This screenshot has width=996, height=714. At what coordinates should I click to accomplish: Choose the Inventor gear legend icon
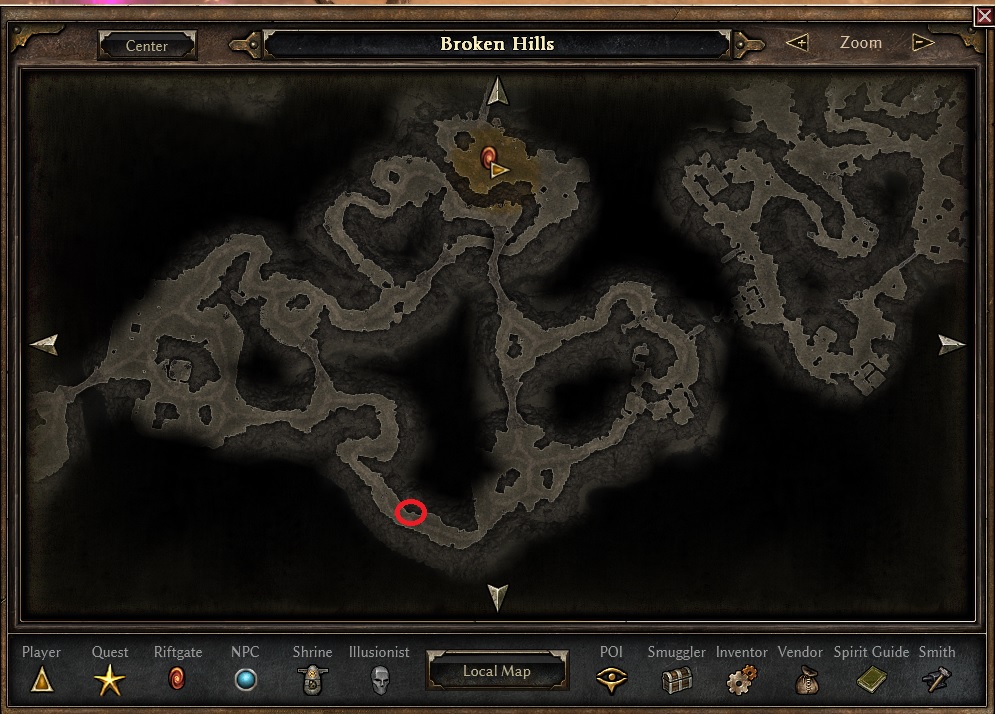pyautogui.click(x=741, y=681)
